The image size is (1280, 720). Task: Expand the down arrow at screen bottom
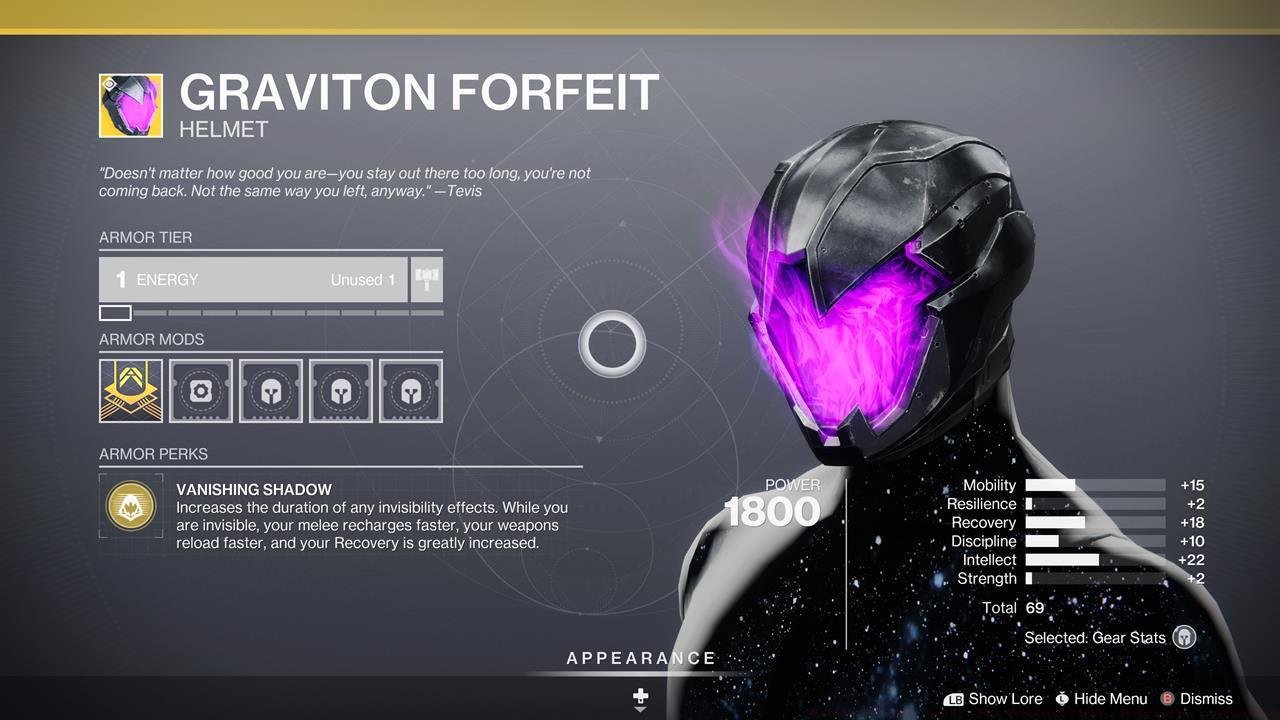click(639, 712)
